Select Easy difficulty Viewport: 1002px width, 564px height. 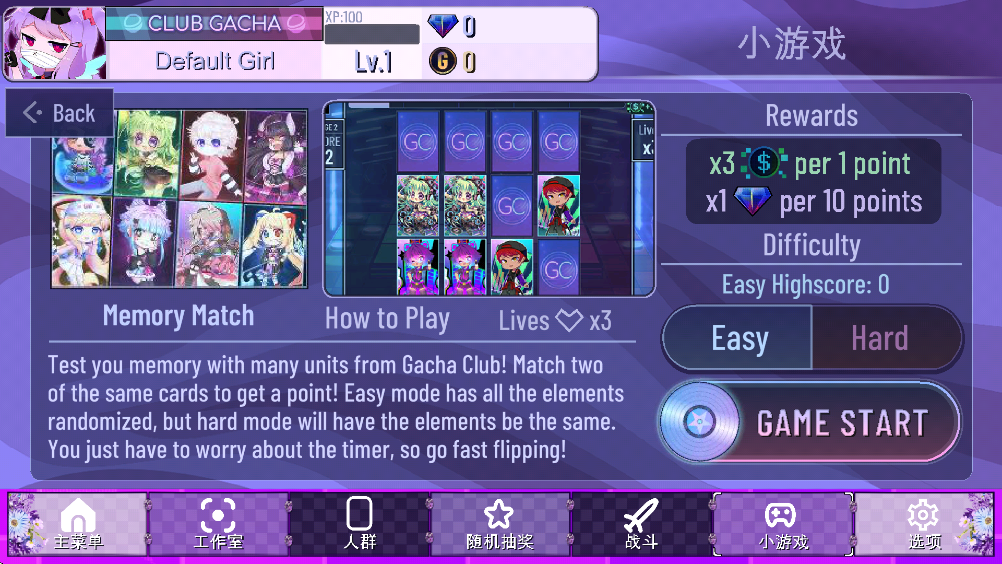click(738, 338)
